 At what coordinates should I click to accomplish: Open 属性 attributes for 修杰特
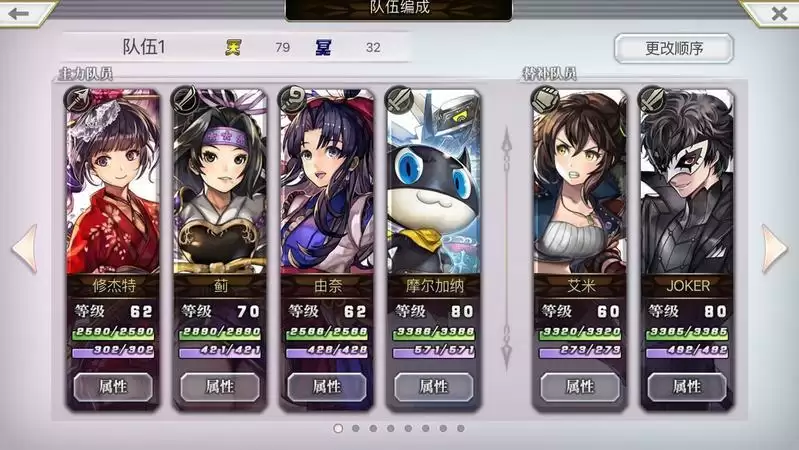(x=113, y=386)
